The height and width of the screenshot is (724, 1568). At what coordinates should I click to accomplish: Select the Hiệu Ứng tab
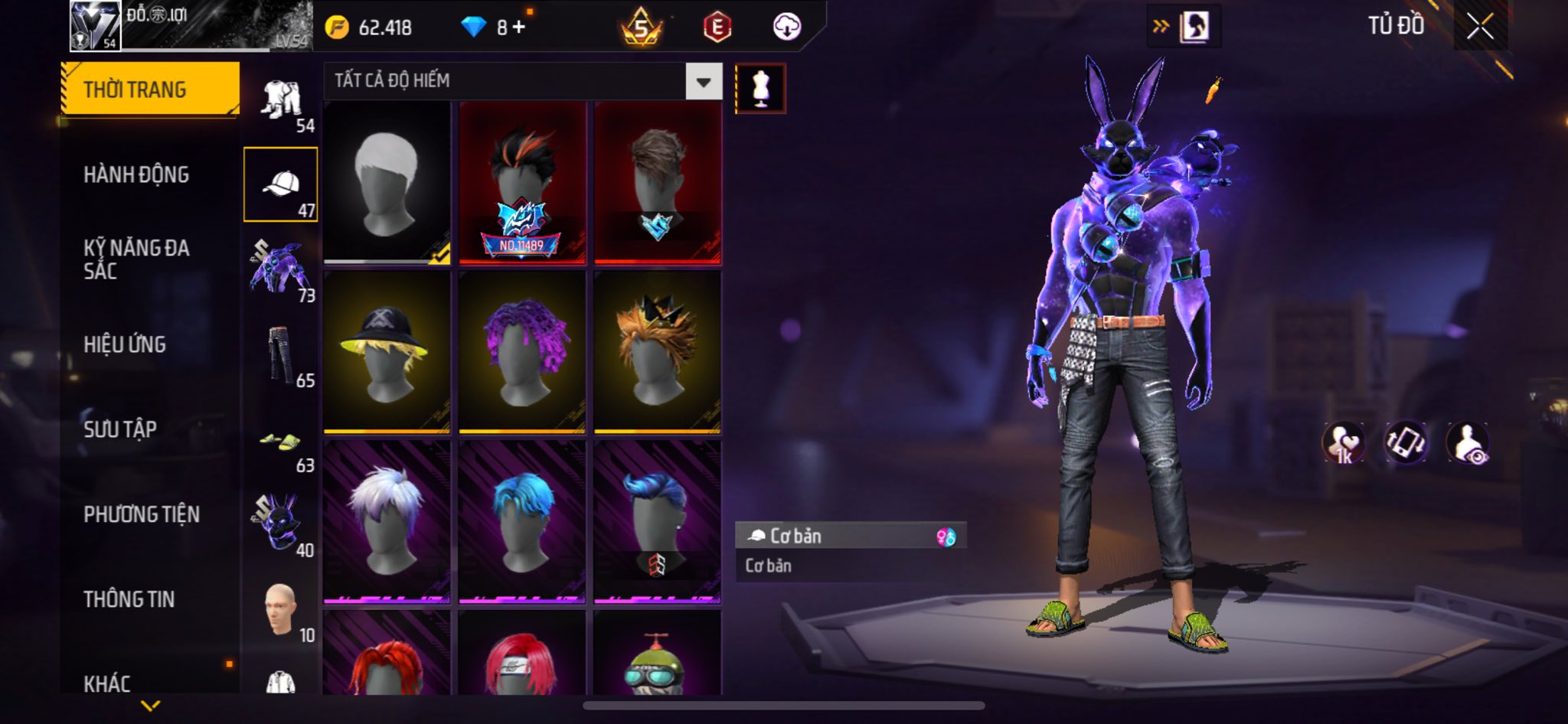tap(125, 344)
